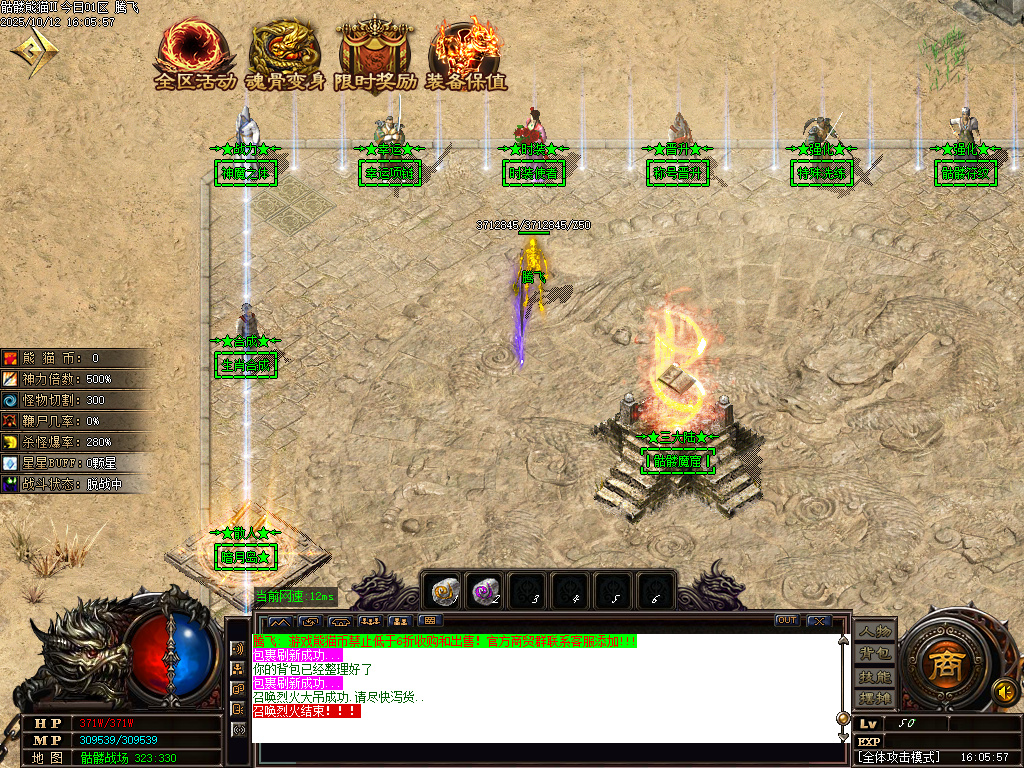Click the chat scrollbar's down arrow
This screenshot has height=768, width=1024.
coord(842,735)
